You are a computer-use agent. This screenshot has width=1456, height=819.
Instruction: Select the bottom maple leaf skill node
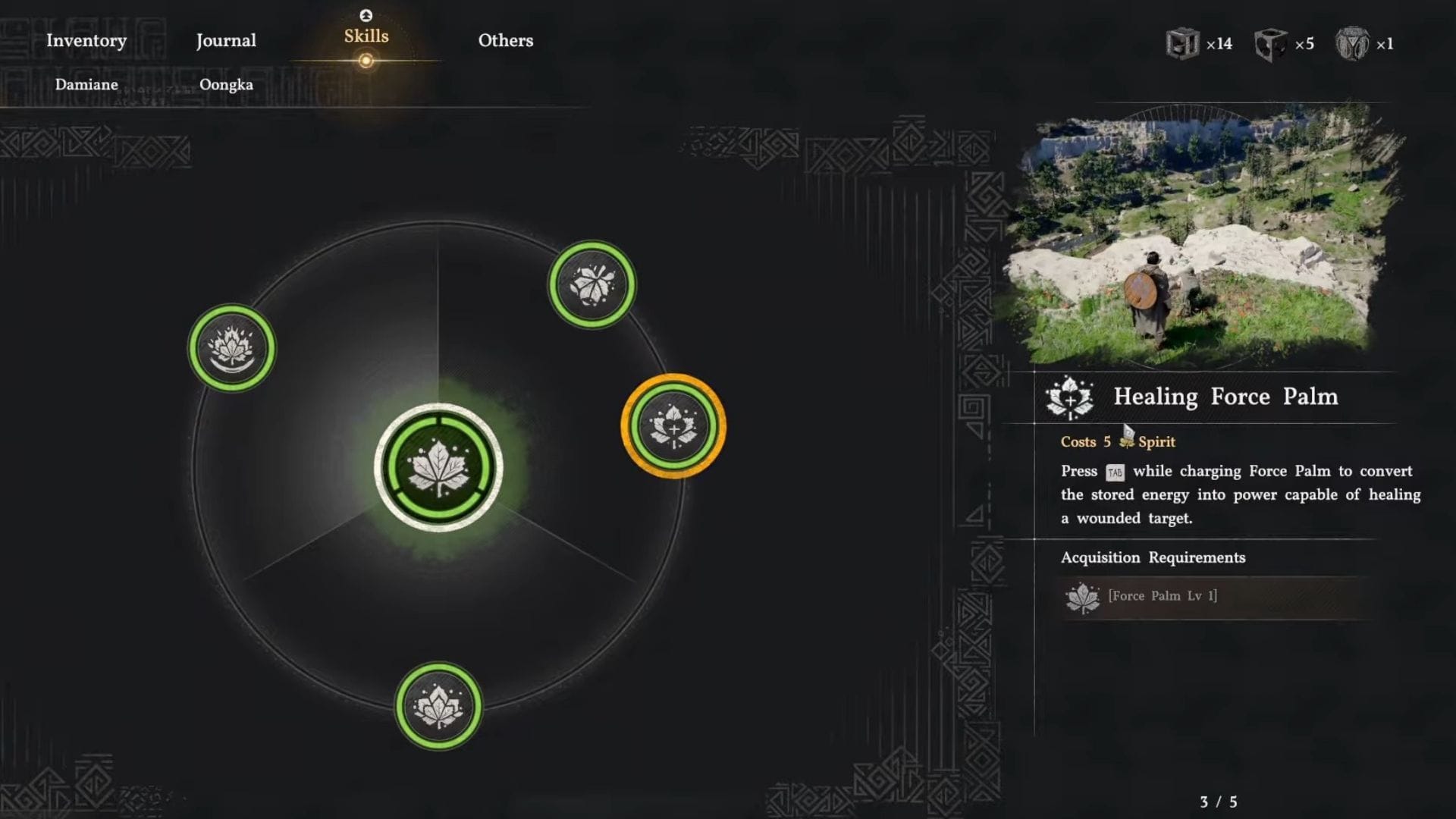pos(438,707)
